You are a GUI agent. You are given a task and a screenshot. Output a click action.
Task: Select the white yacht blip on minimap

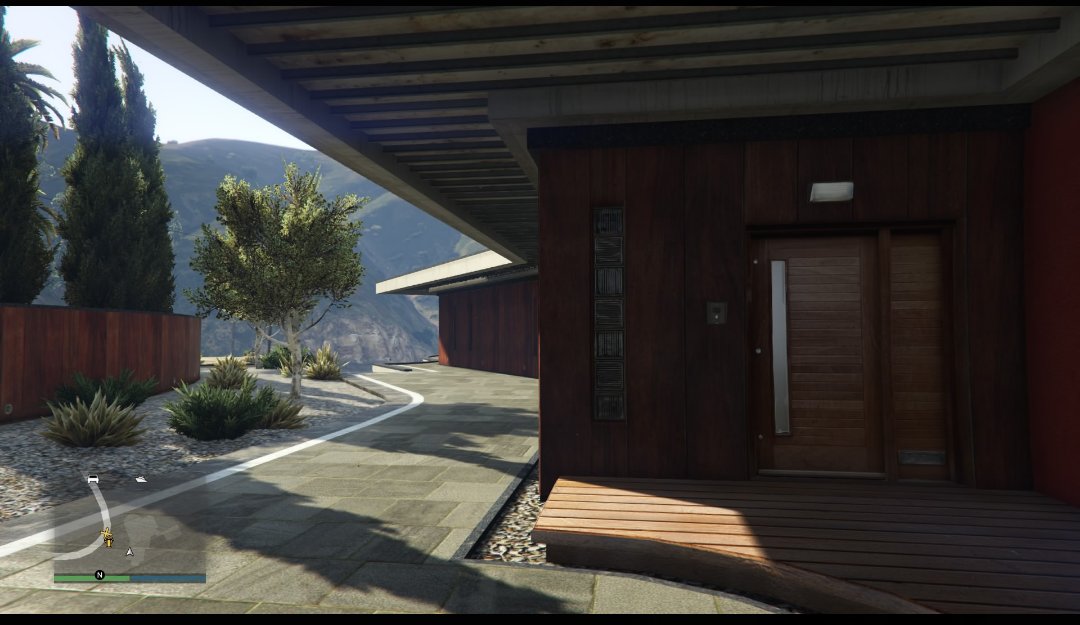pos(141,479)
